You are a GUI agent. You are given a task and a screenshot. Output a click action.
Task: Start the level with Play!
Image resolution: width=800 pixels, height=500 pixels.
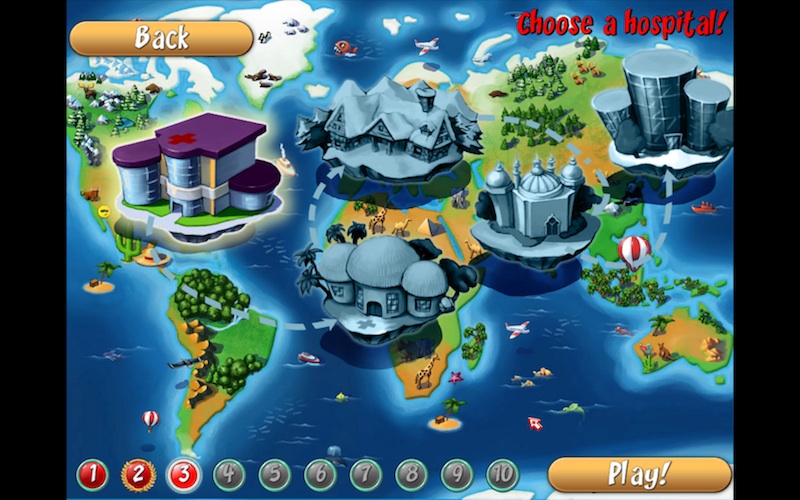tap(653, 474)
